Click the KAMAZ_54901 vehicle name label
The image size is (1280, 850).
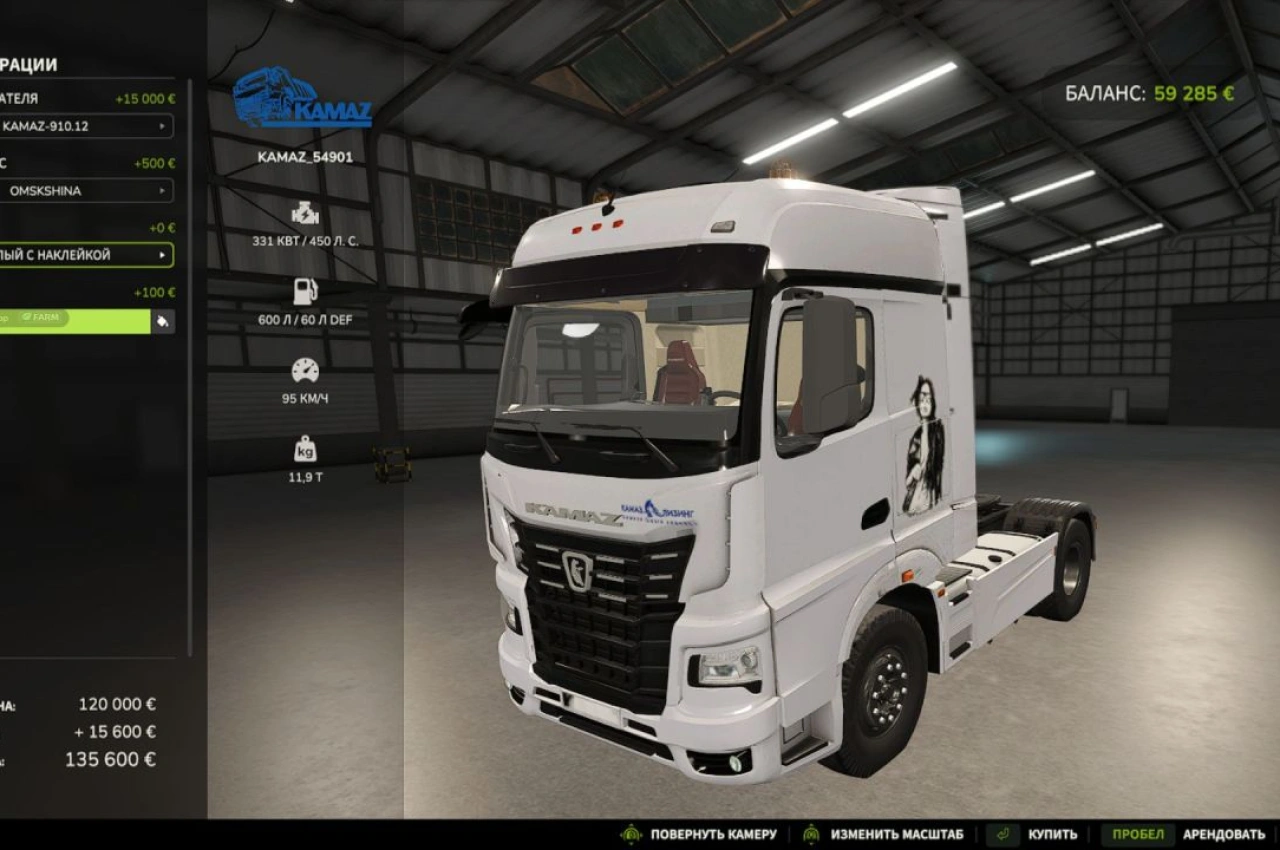(303, 157)
